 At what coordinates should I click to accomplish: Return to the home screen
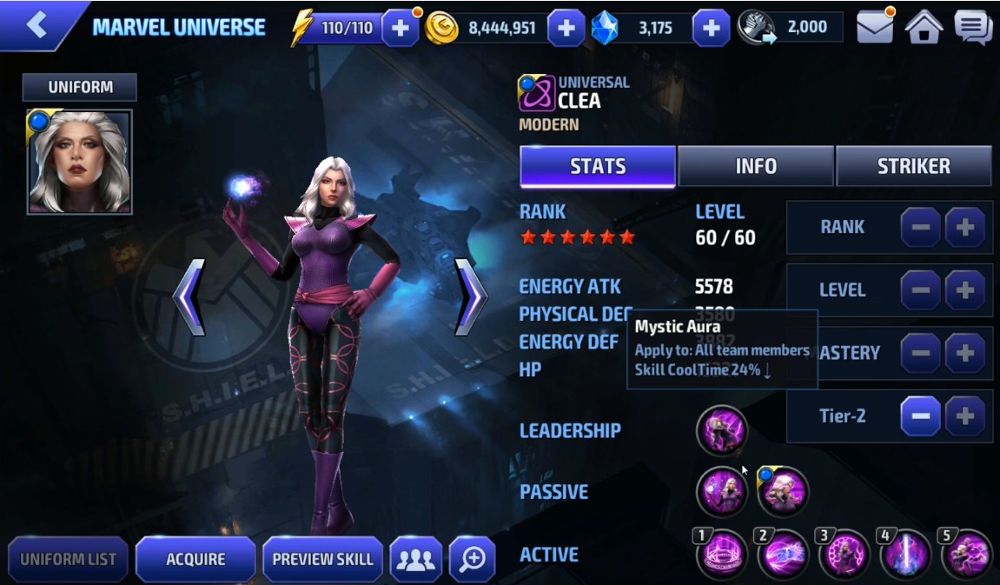(x=924, y=28)
